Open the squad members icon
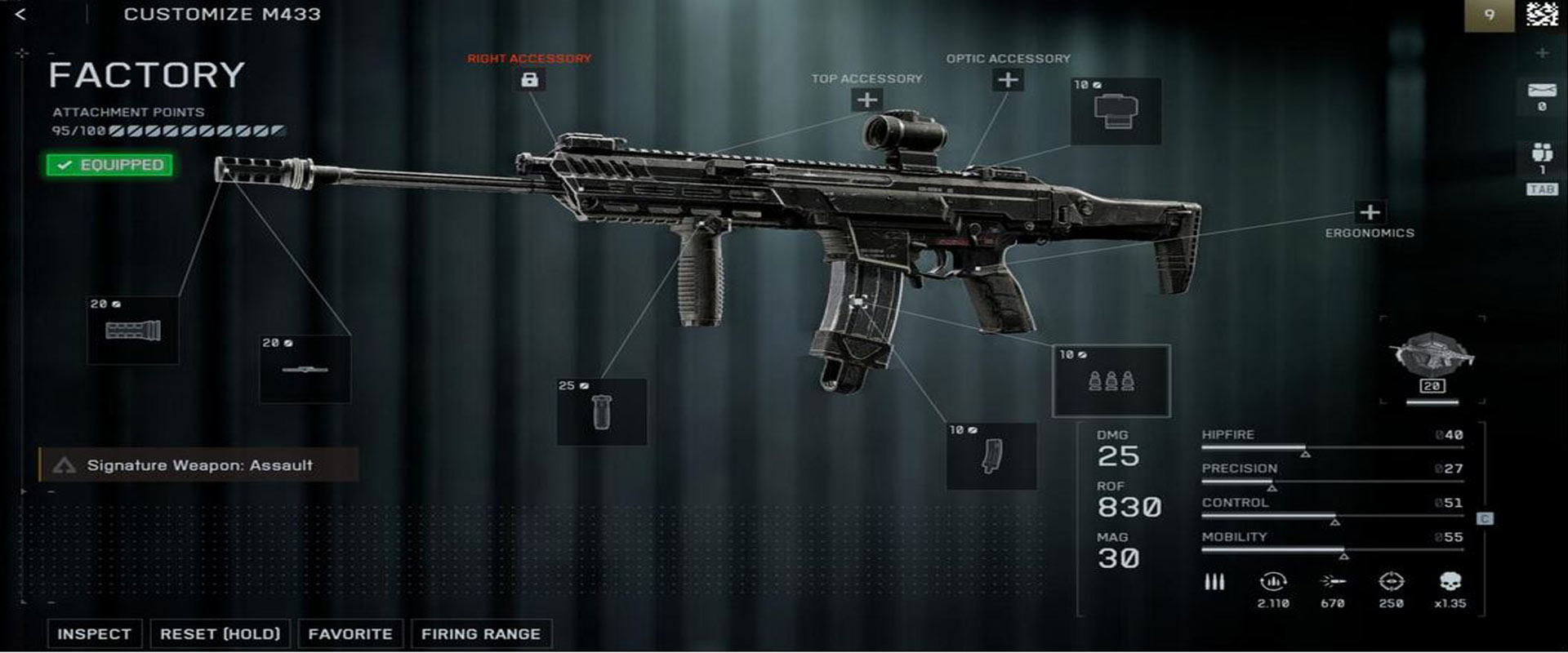Image resolution: width=1568 pixels, height=653 pixels. pos(1541,153)
